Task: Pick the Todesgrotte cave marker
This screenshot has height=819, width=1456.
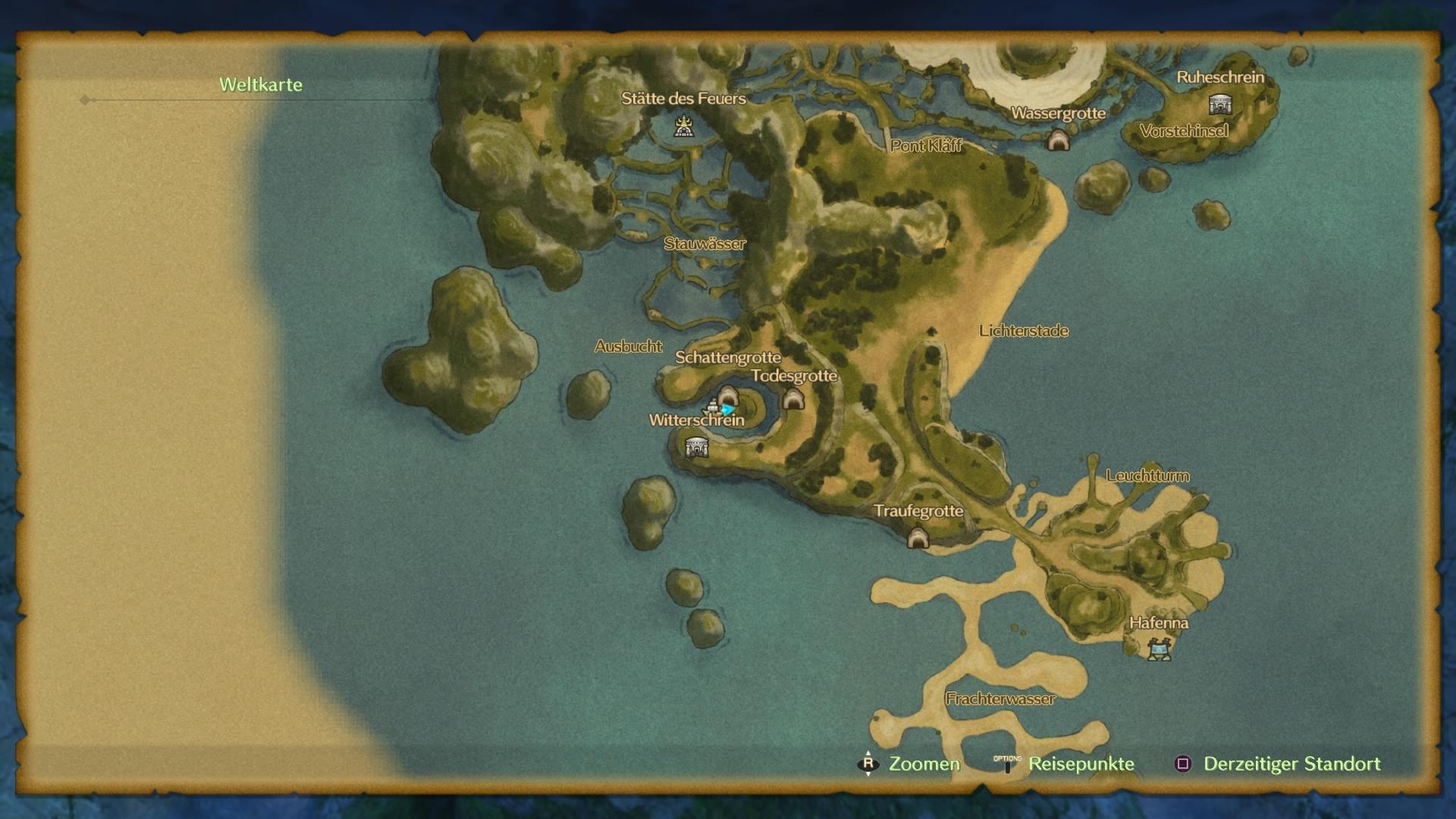Action: pyautogui.click(x=793, y=399)
